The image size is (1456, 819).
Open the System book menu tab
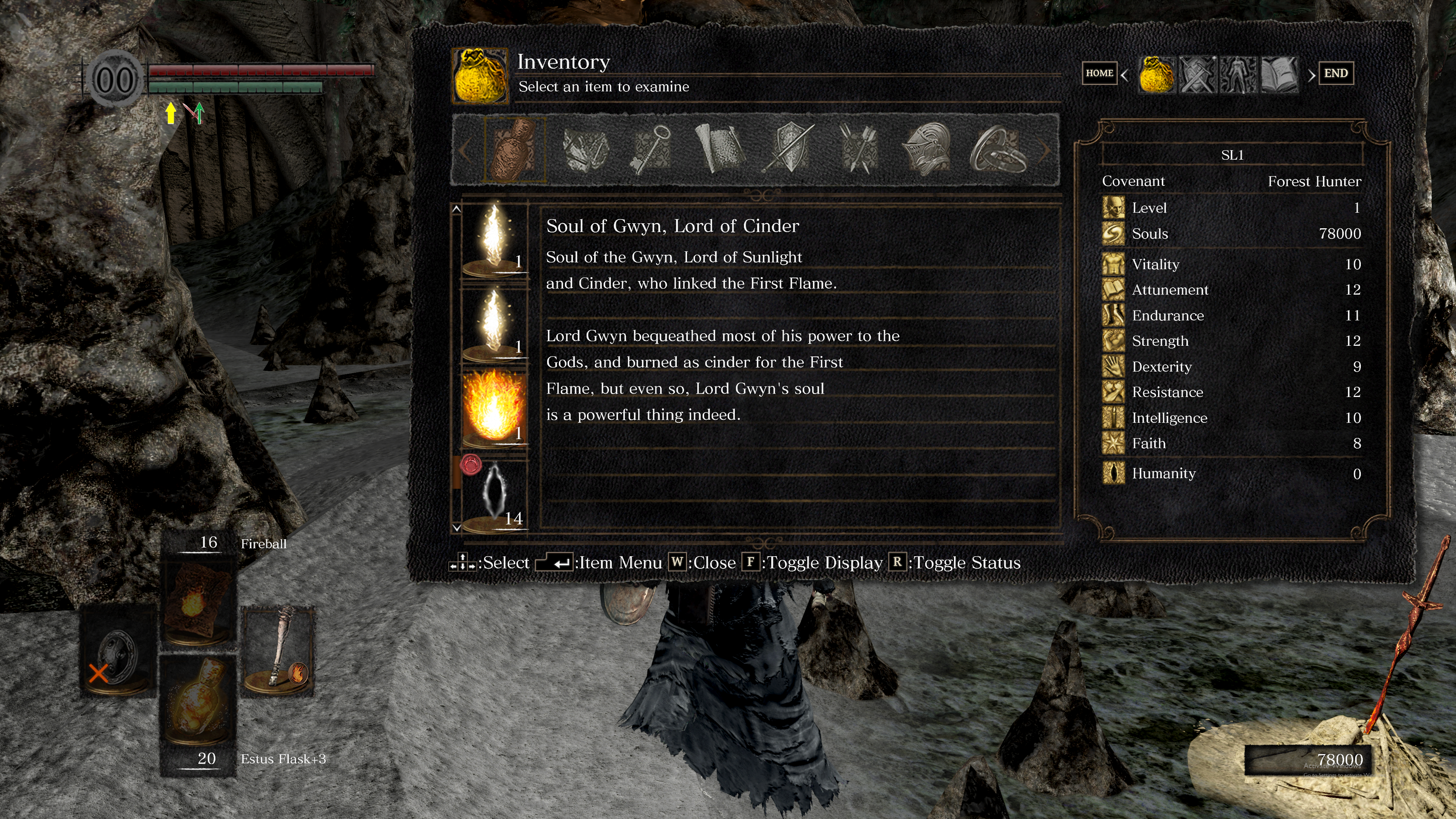pyautogui.click(x=1279, y=74)
